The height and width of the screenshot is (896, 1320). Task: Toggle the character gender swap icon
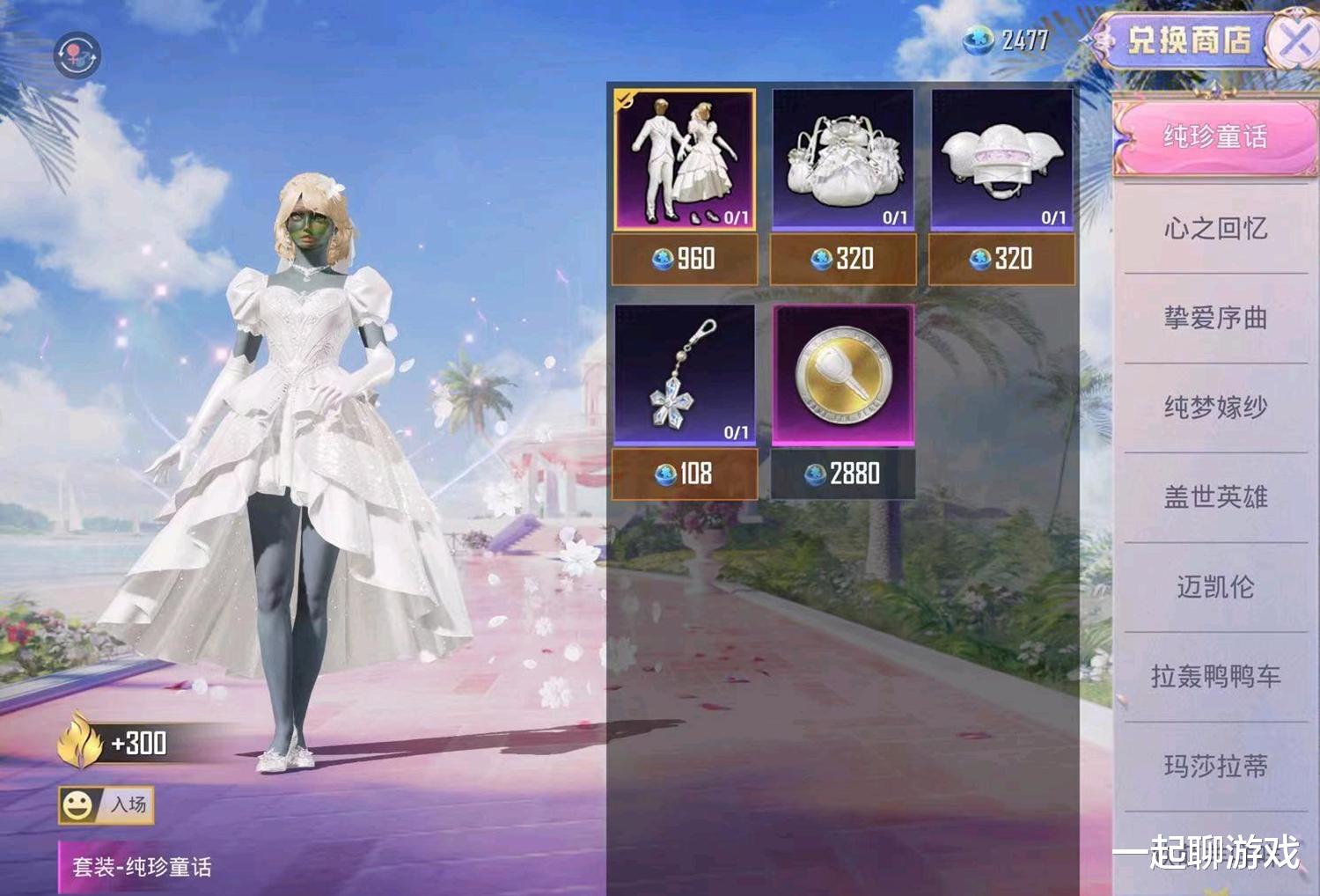coord(77,55)
